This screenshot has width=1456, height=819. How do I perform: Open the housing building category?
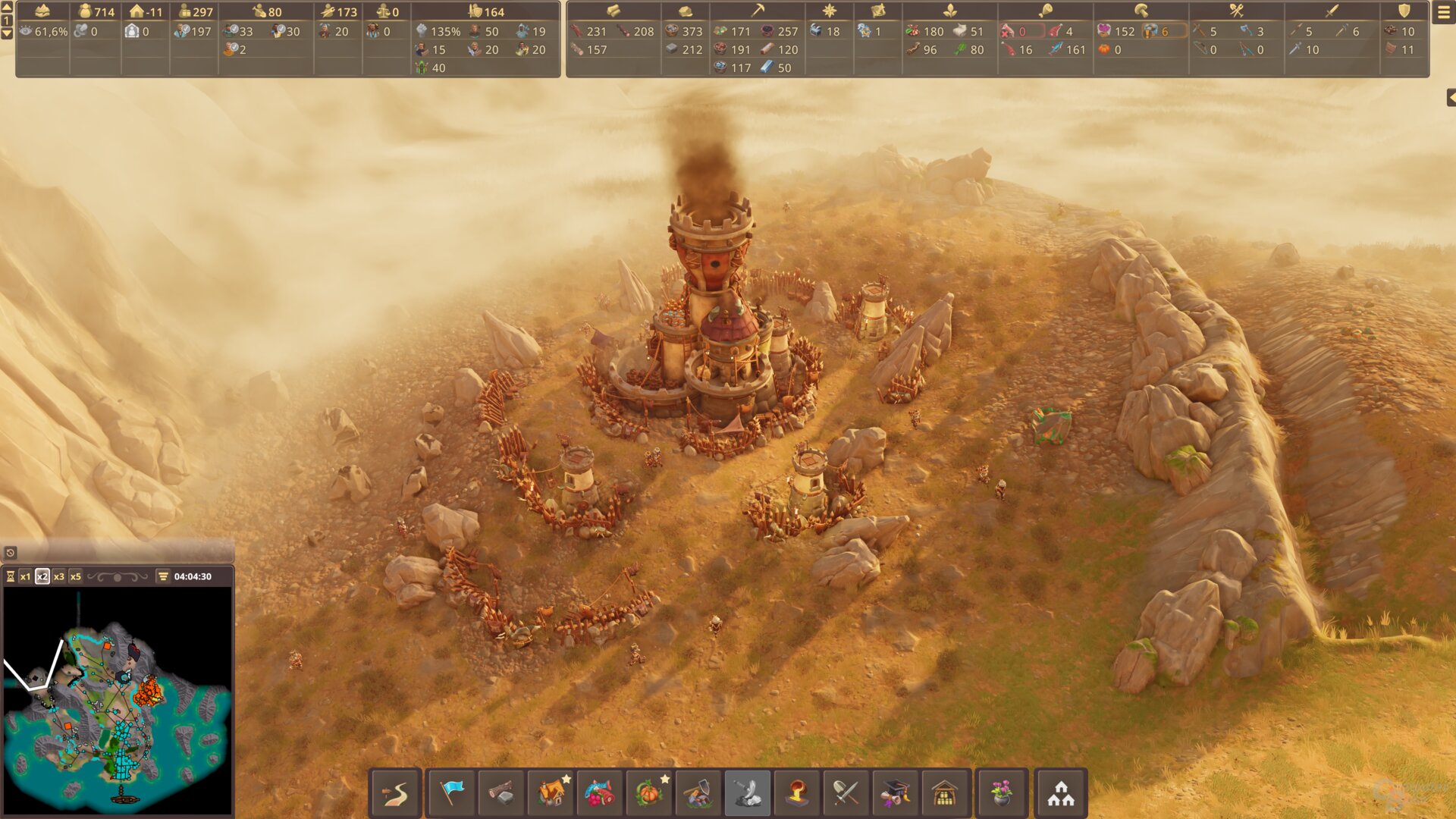click(x=551, y=793)
